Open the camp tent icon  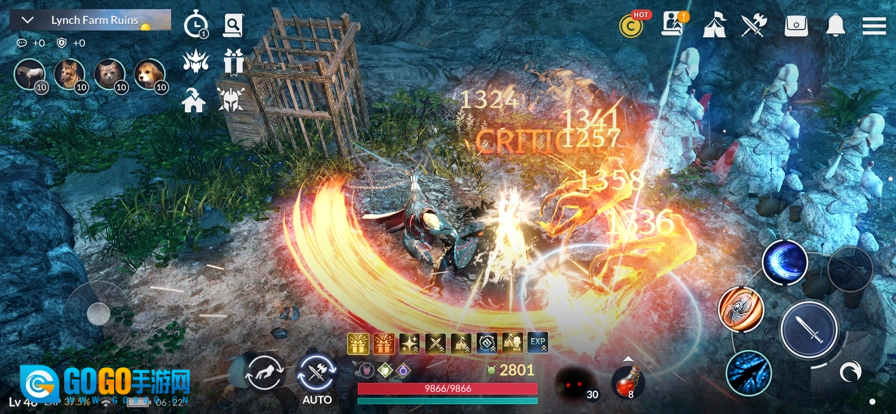point(714,26)
